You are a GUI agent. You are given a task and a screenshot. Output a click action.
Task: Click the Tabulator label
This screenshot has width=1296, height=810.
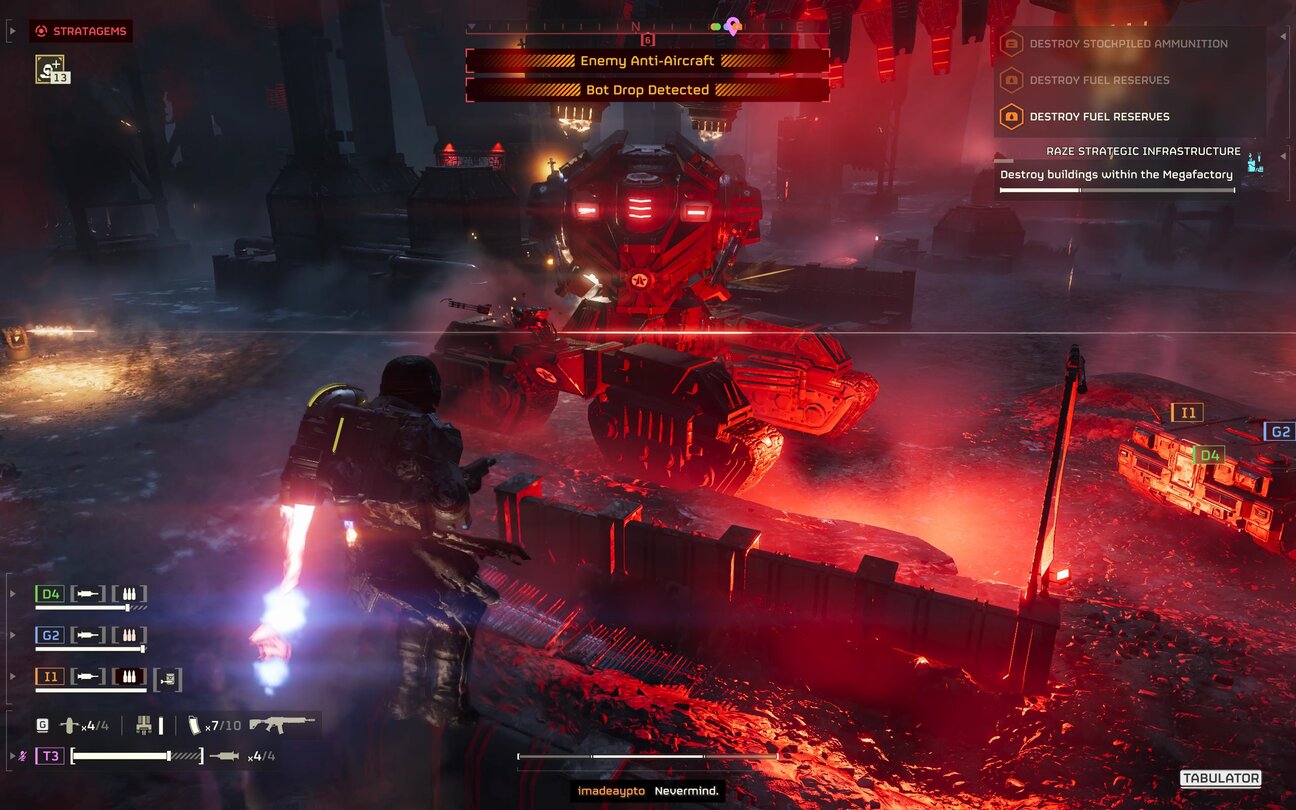(x=1220, y=779)
